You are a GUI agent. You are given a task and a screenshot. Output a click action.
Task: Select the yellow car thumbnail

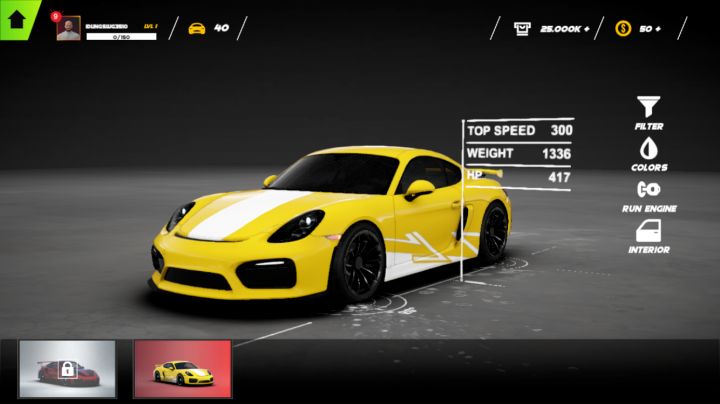(x=182, y=369)
